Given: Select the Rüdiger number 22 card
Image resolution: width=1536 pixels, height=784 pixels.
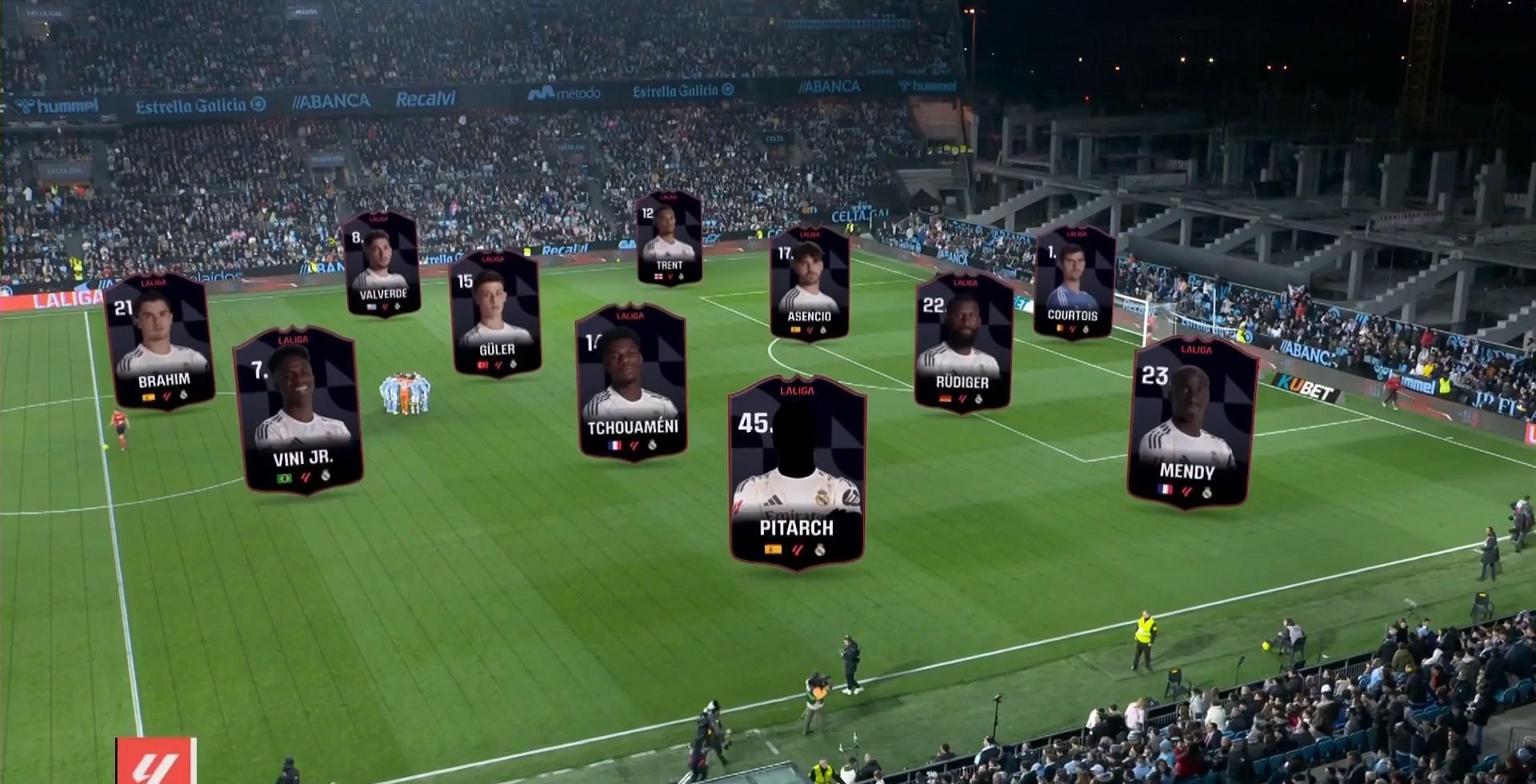Looking at the screenshot, I should [963, 342].
